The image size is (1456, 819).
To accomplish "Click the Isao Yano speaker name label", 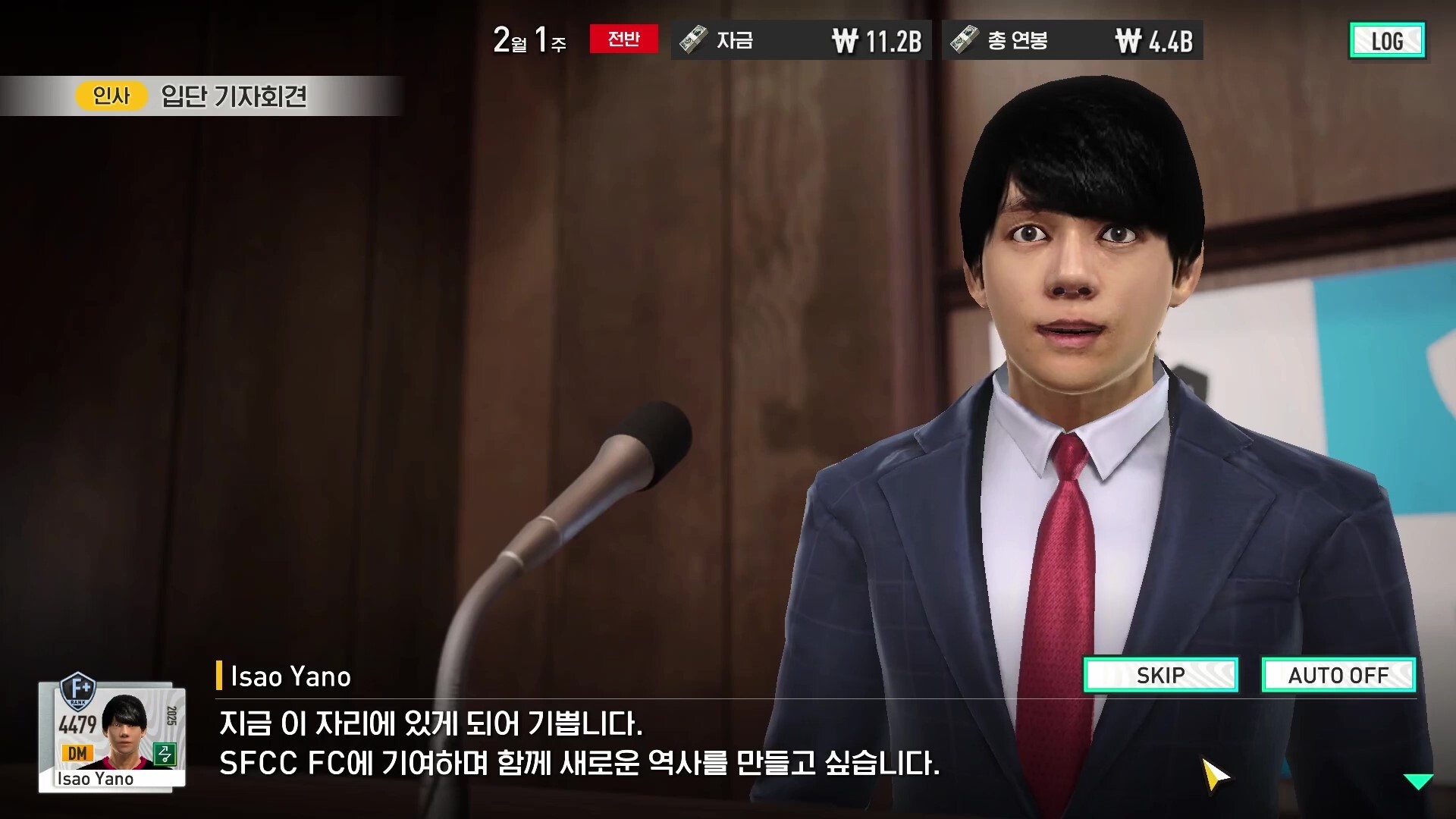I will coord(290,676).
